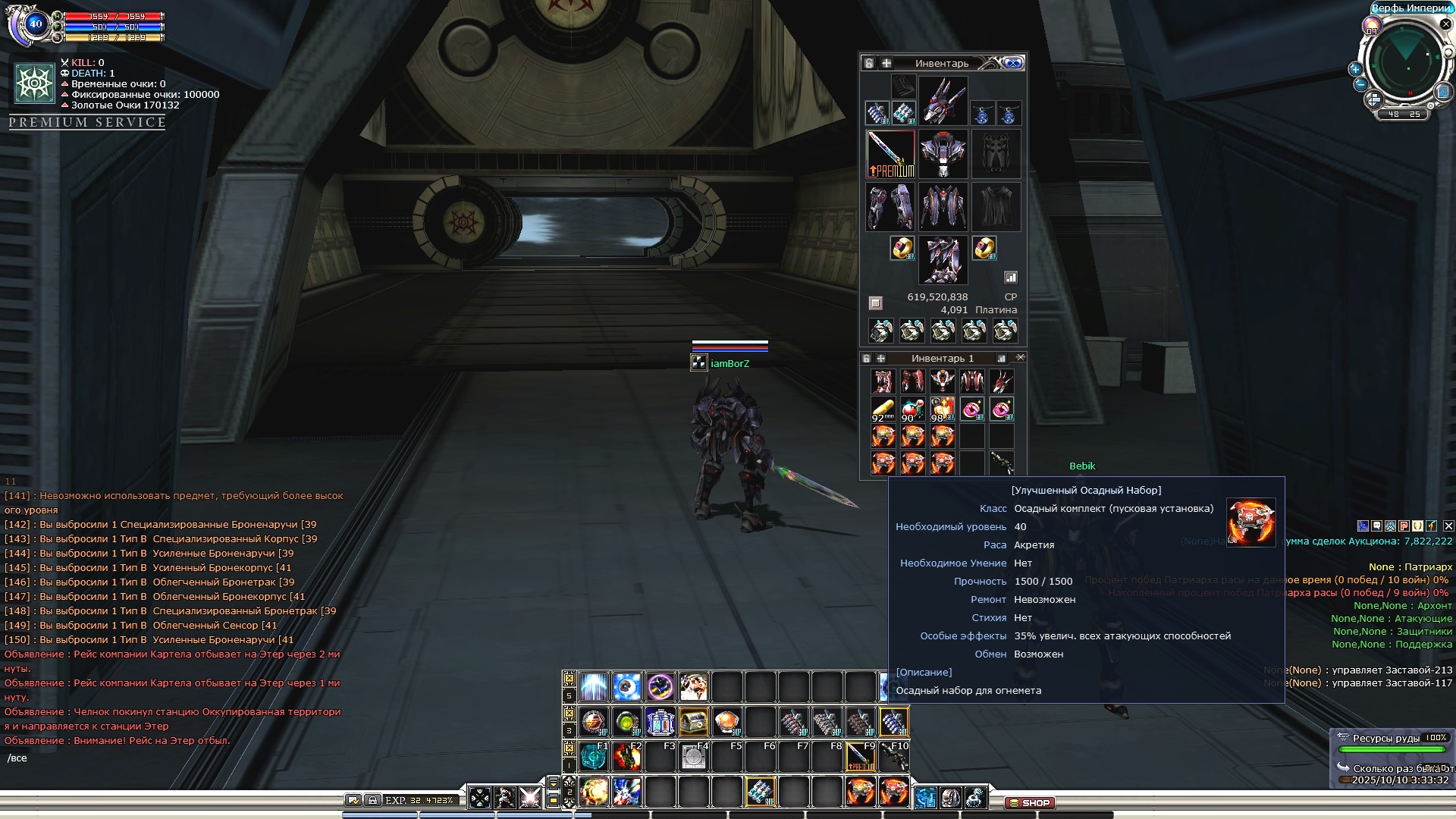
Task: Select the yellow capsule stack of 92
Action: click(x=883, y=409)
